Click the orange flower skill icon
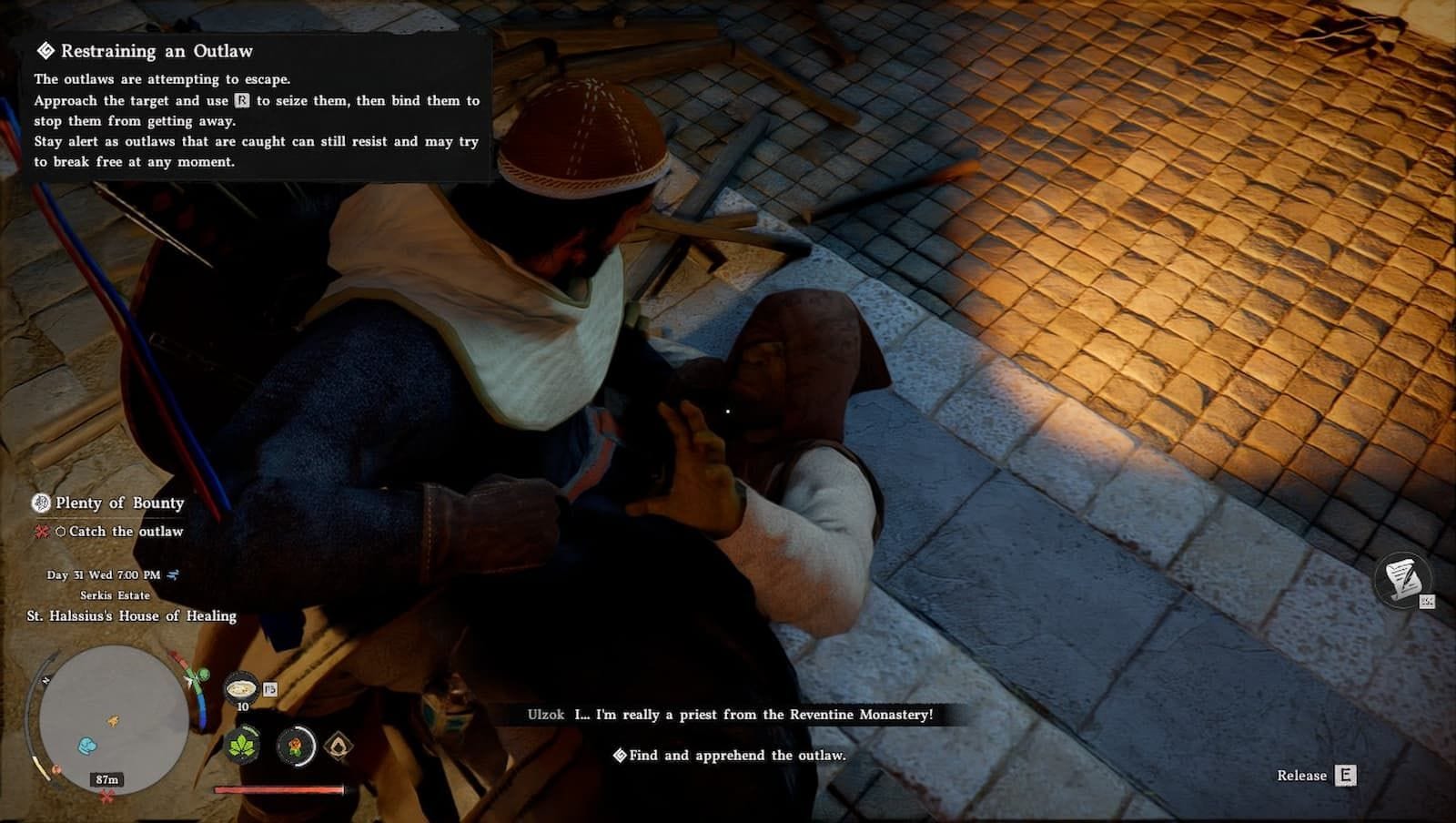Image resolution: width=1456 pixels, height=823 pixels. [x=296, y=747]
